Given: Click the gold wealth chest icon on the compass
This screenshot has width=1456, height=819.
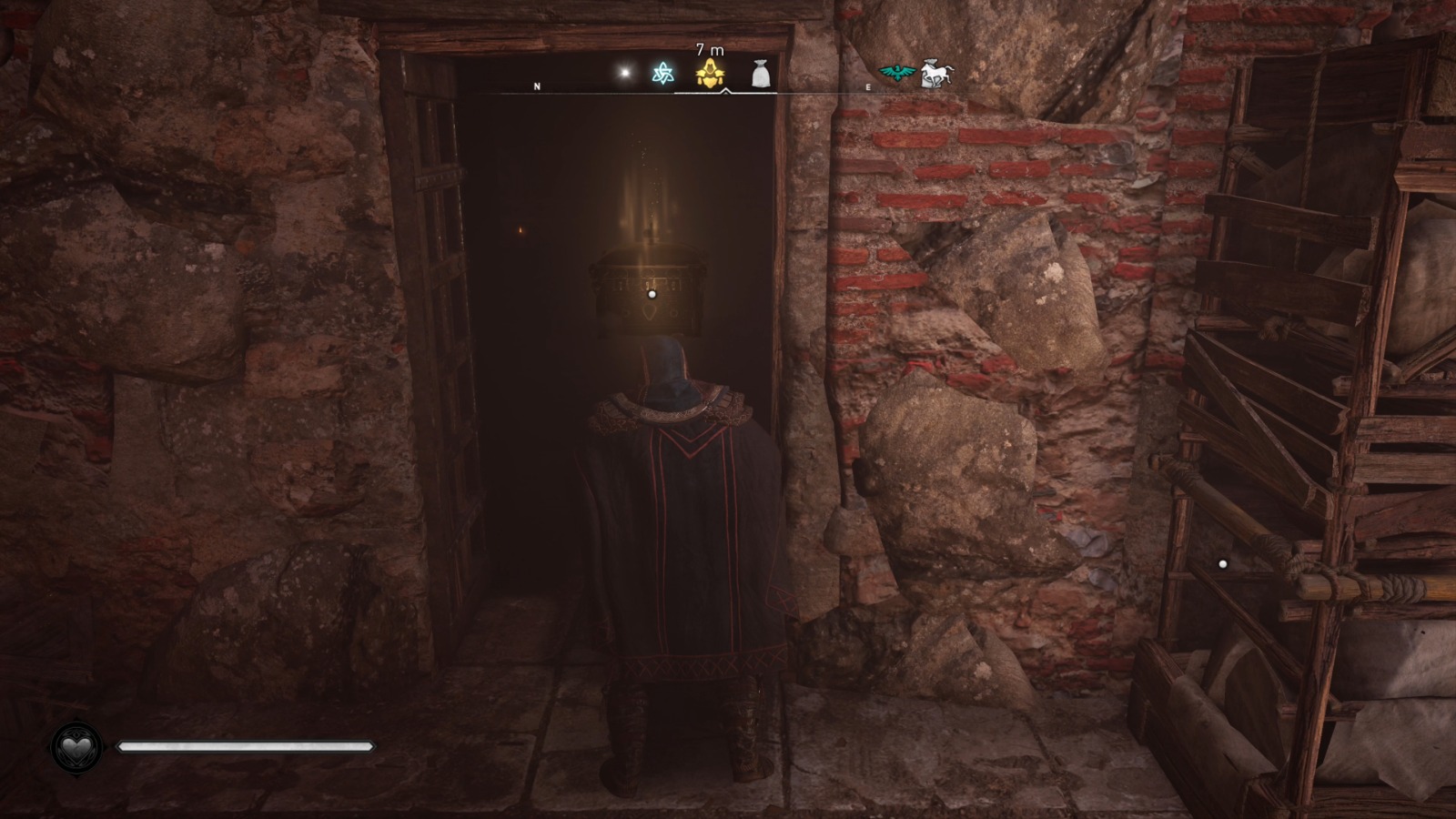Looking at the screenshot, I should click(x=709, y=73).
